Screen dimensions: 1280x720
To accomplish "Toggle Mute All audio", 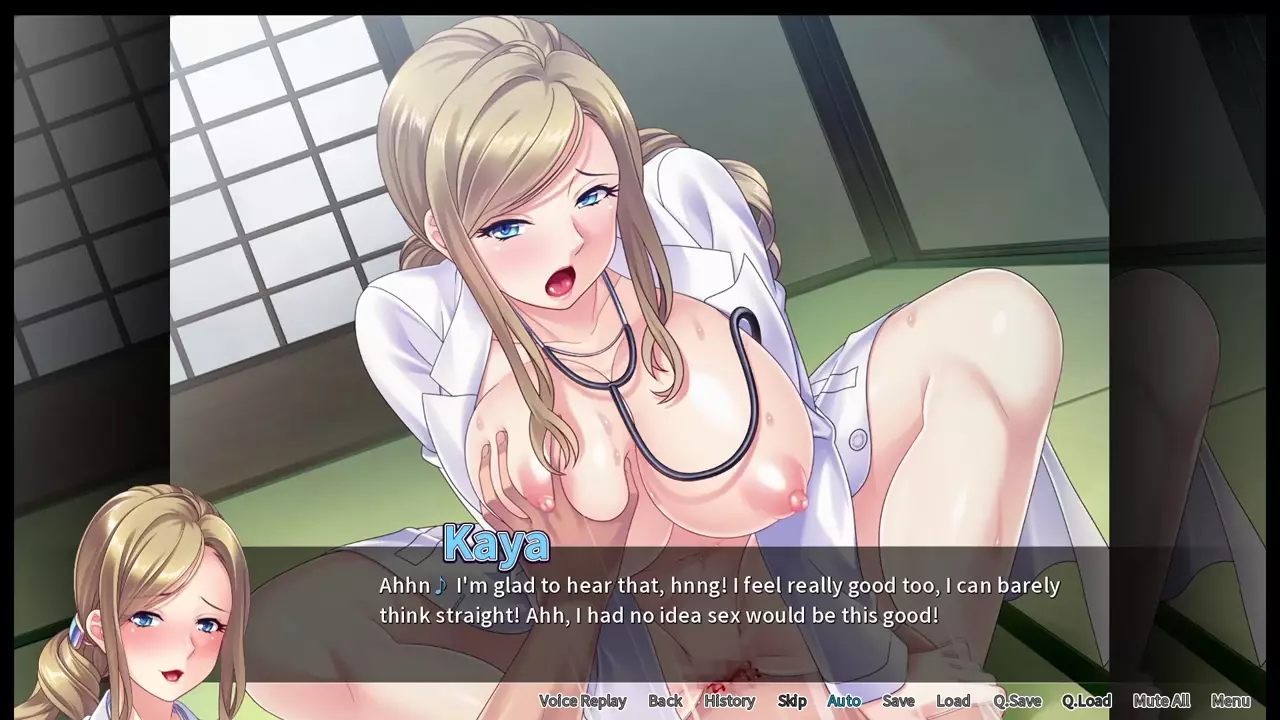I will (x=1161, y=701).
